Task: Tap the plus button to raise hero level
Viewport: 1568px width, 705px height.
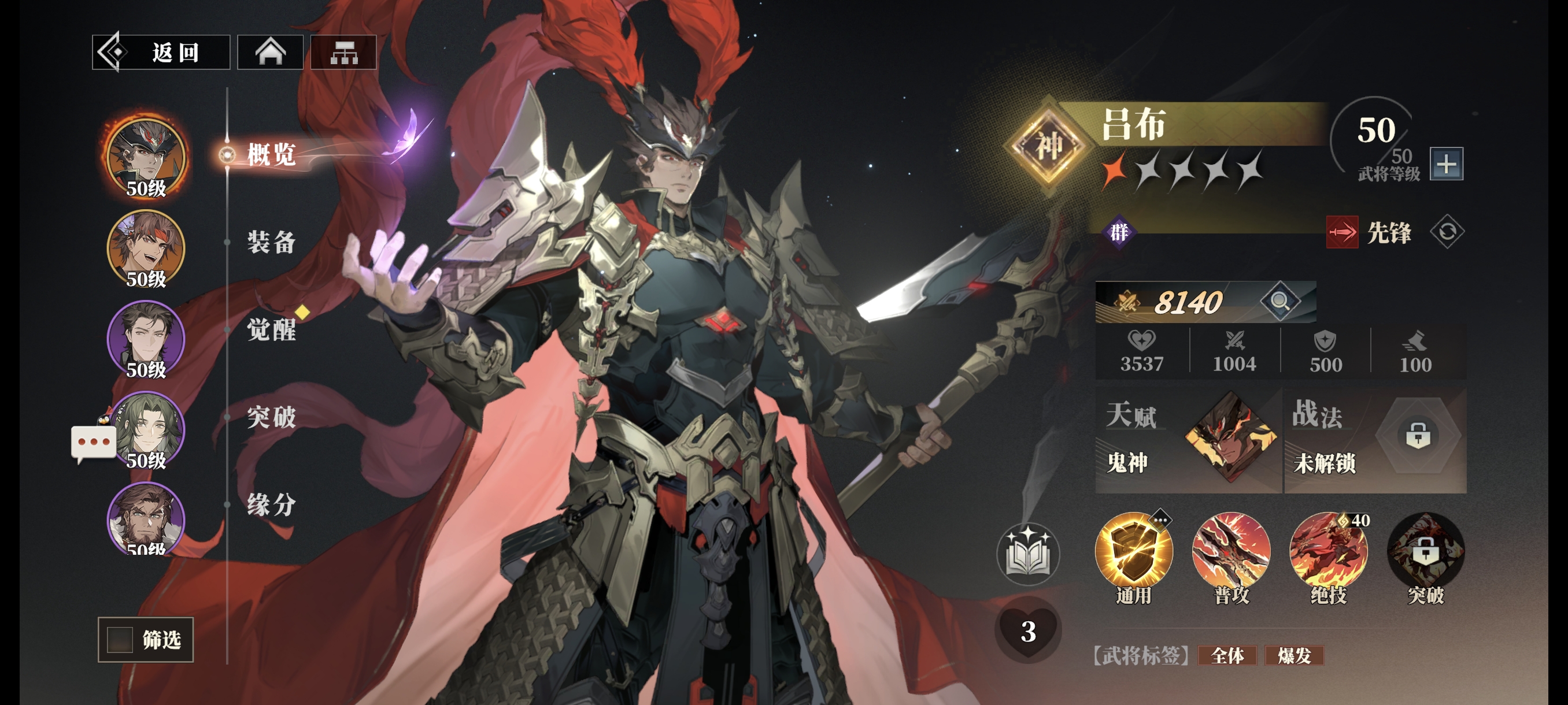Action: [1446, 164]
